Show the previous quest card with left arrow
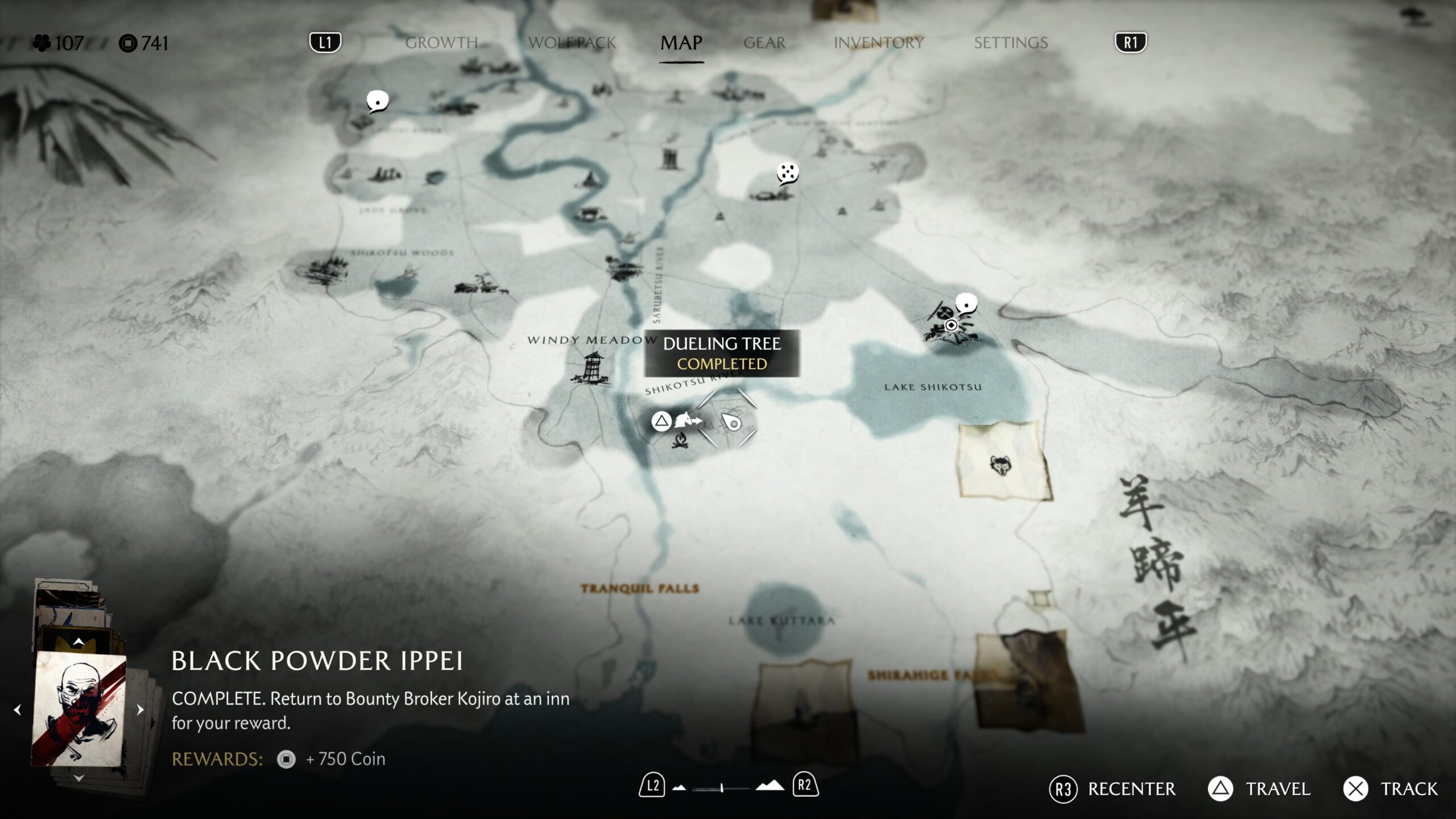This screenshot has width=1456, height=819. click(x=18, y=709)
